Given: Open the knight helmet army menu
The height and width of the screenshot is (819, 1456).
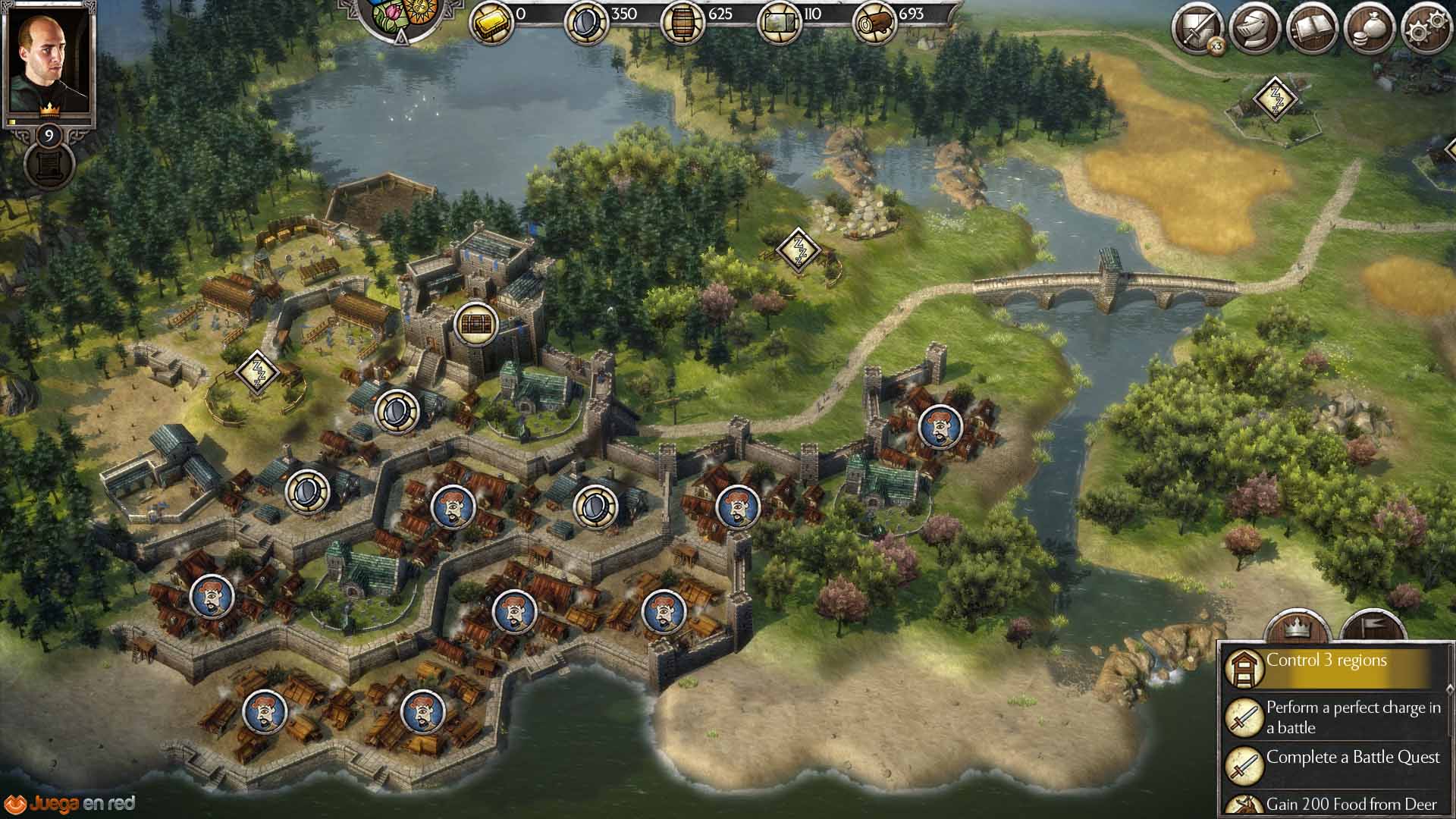Looking at the screenshot, I should [x=1255, y=30].
